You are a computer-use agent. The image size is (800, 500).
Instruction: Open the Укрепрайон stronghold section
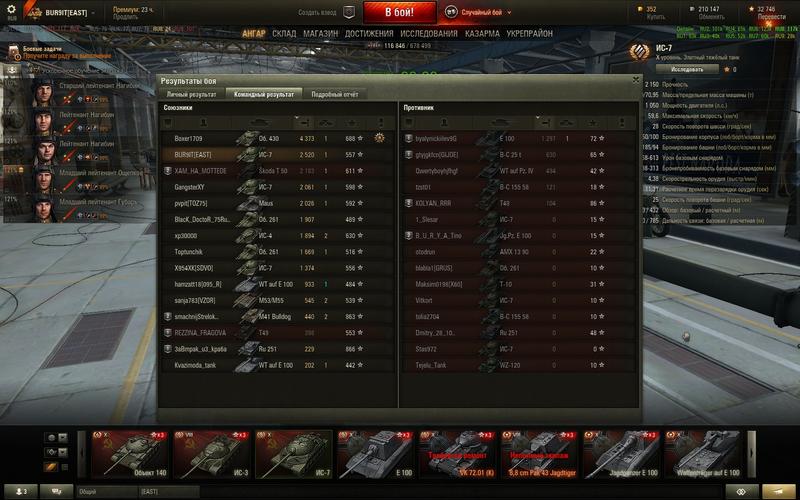(530, 33)
